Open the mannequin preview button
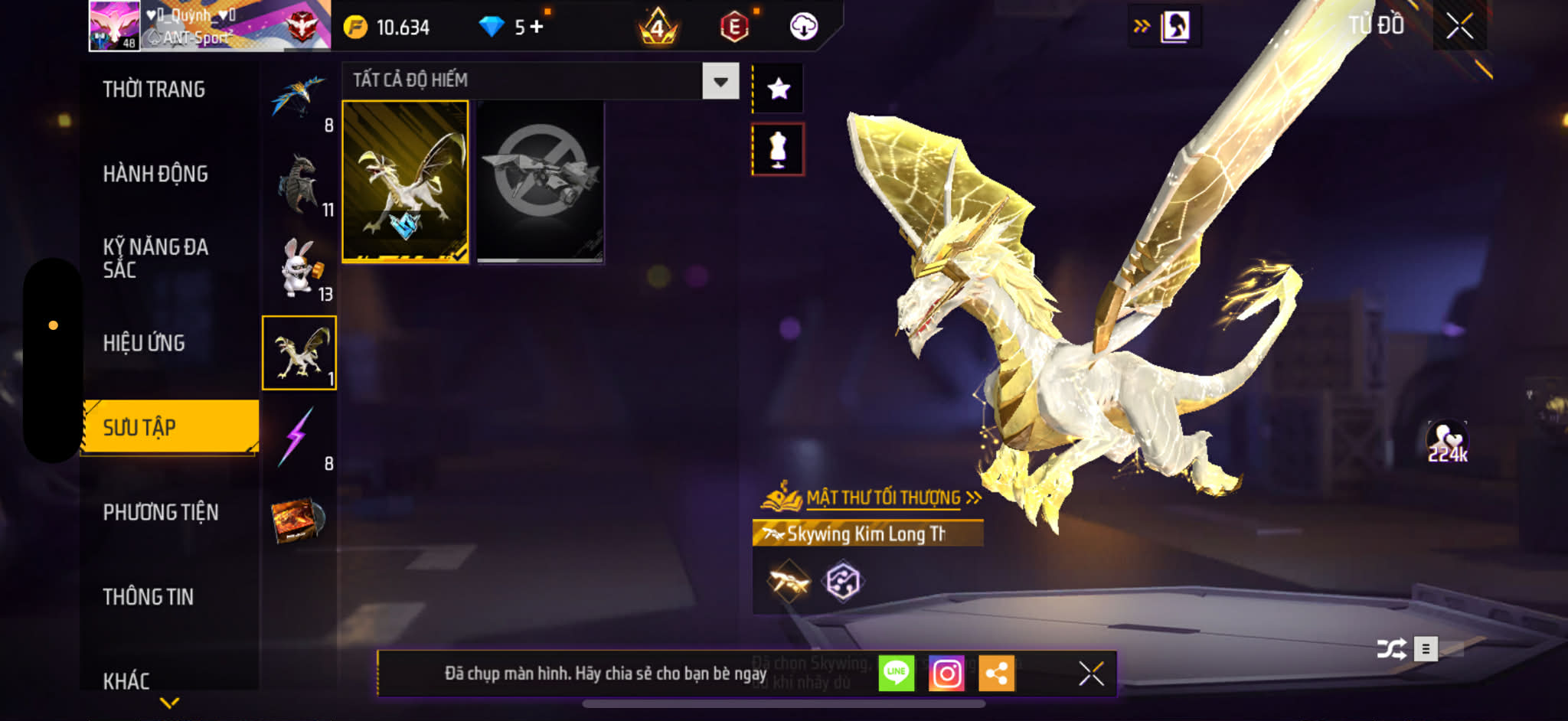This screenshot has height=721, width=1568. coord(778,149)
